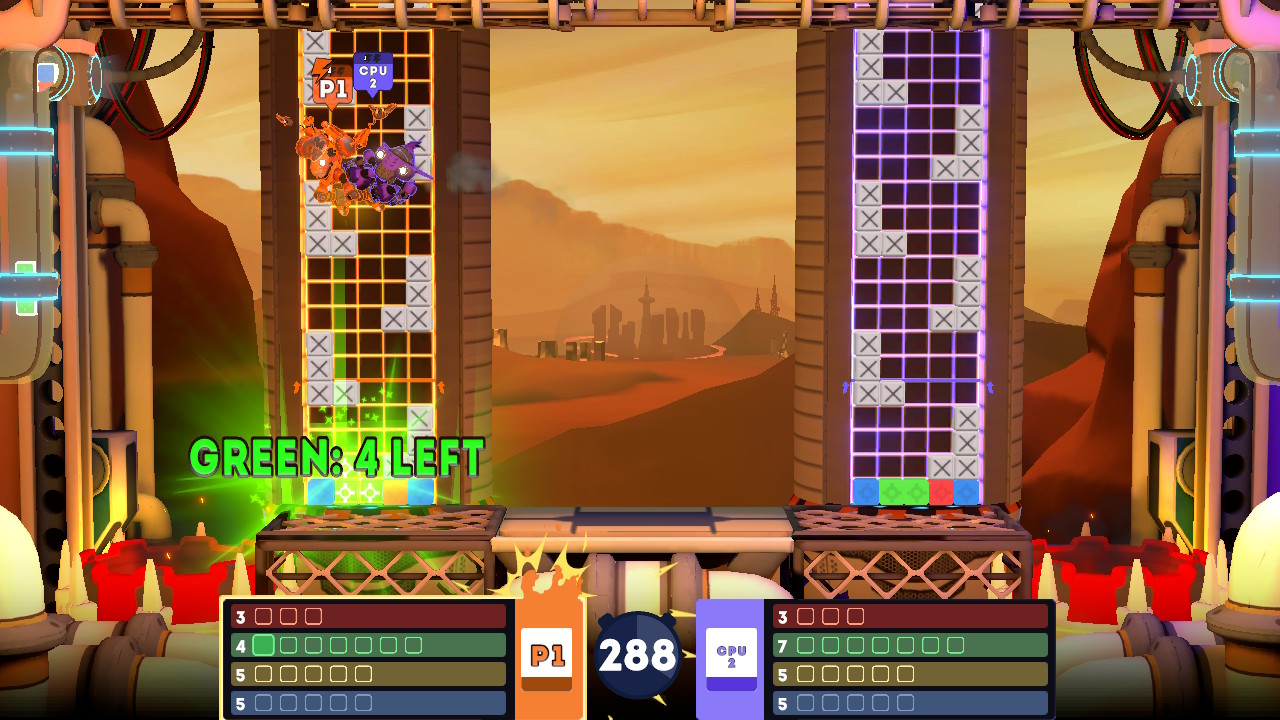Image resolution: width=1280 pixels, height=720 pixels.
Task: Toggle a box in P1's red row labeled 3
Action: tap(264, 616)
